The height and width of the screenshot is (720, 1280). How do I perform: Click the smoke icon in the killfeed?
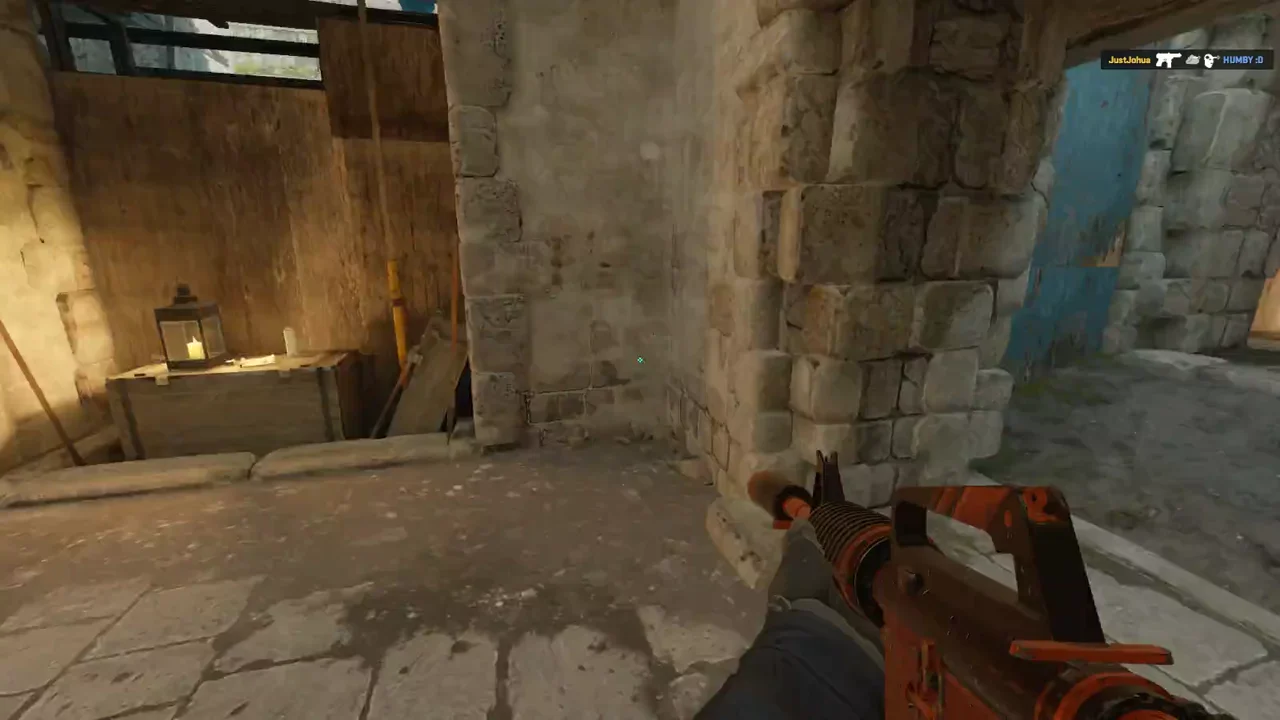pyautogui.click(x=1192, y=60)
